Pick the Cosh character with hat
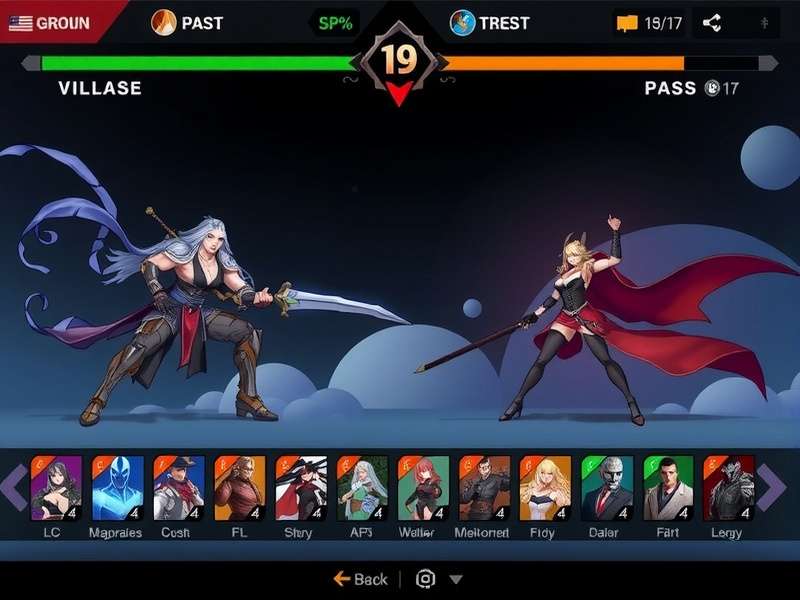 178,488
